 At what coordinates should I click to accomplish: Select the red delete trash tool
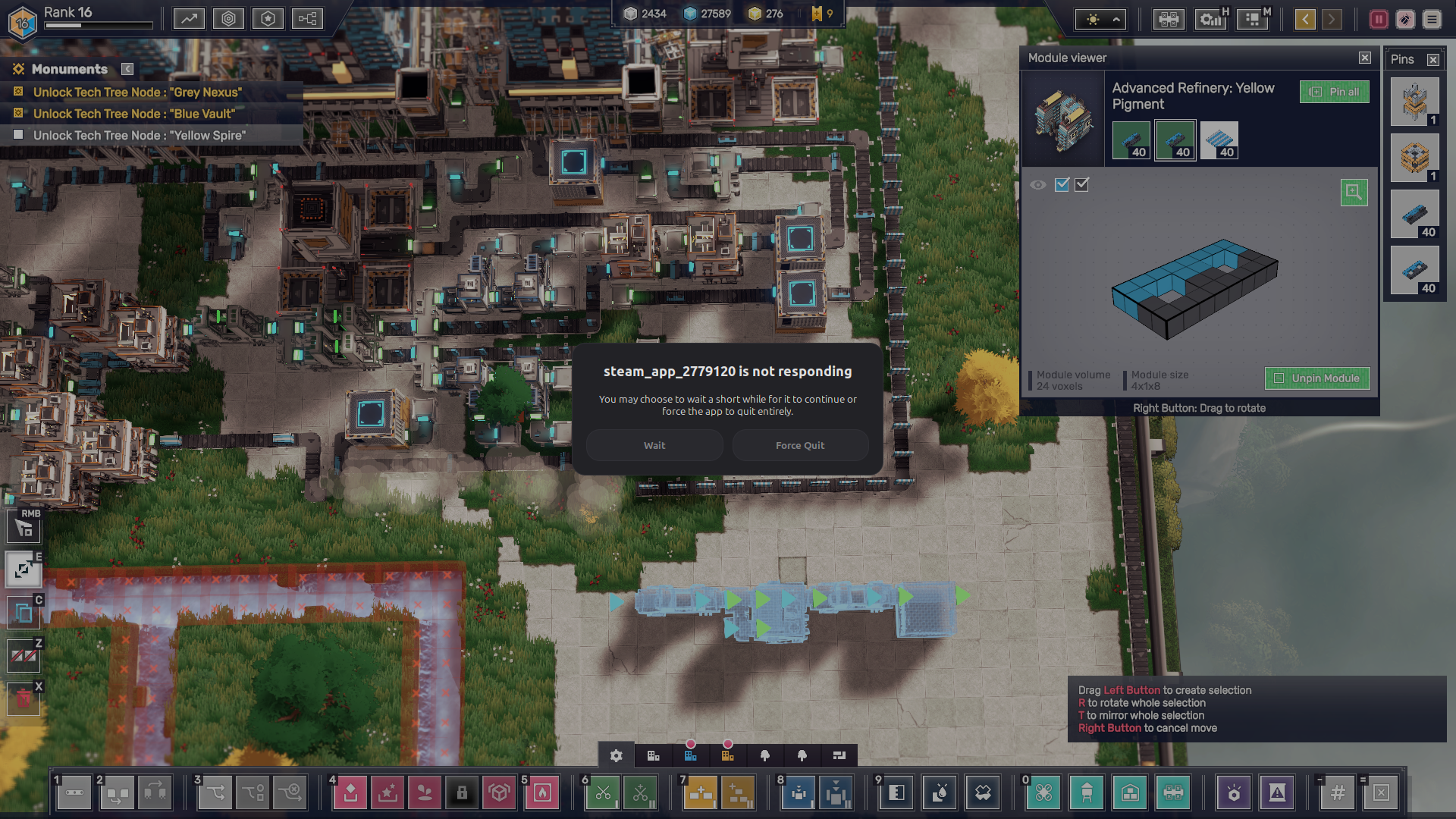tap(24, 698)
